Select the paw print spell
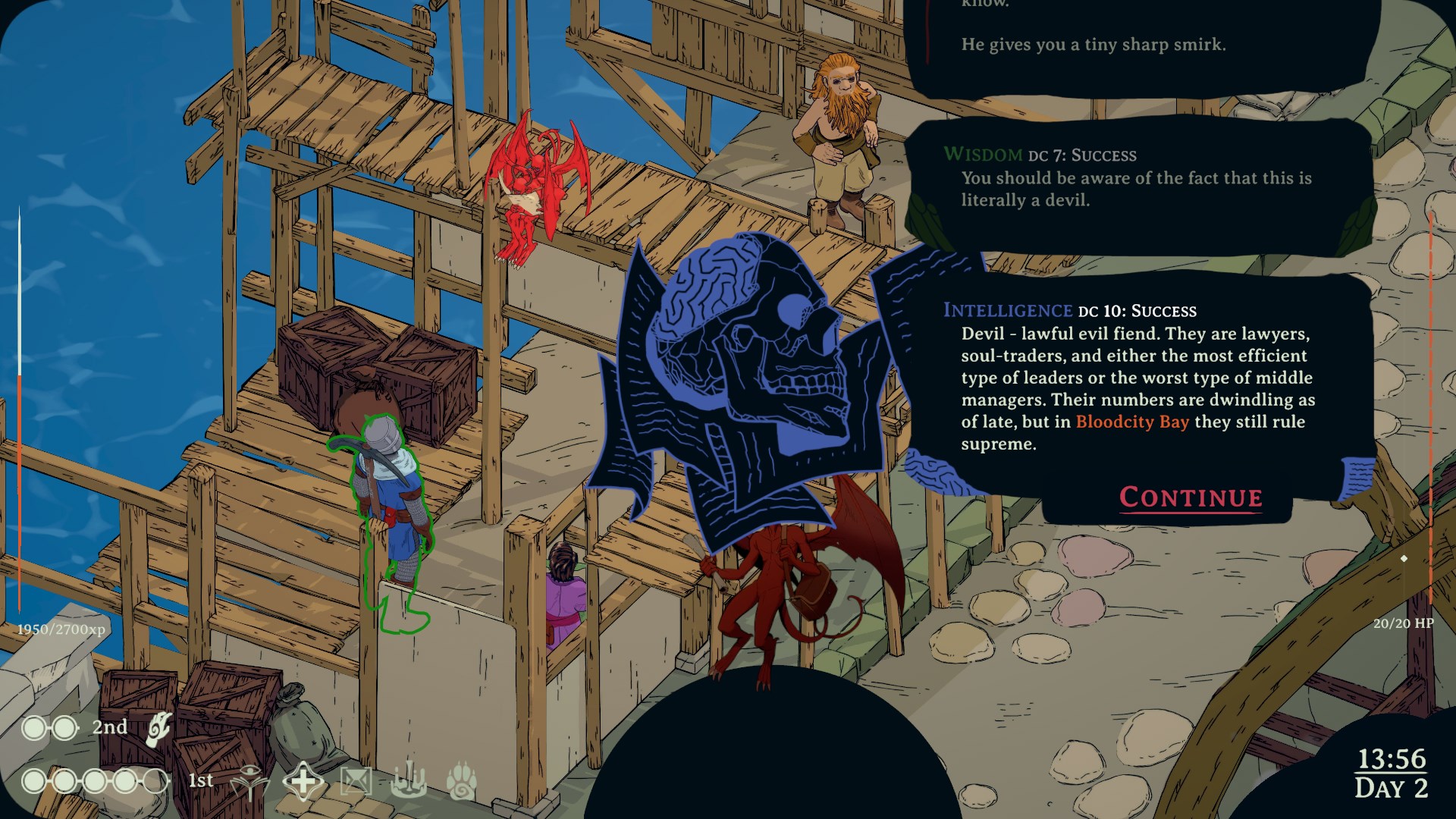 point(461,781)
